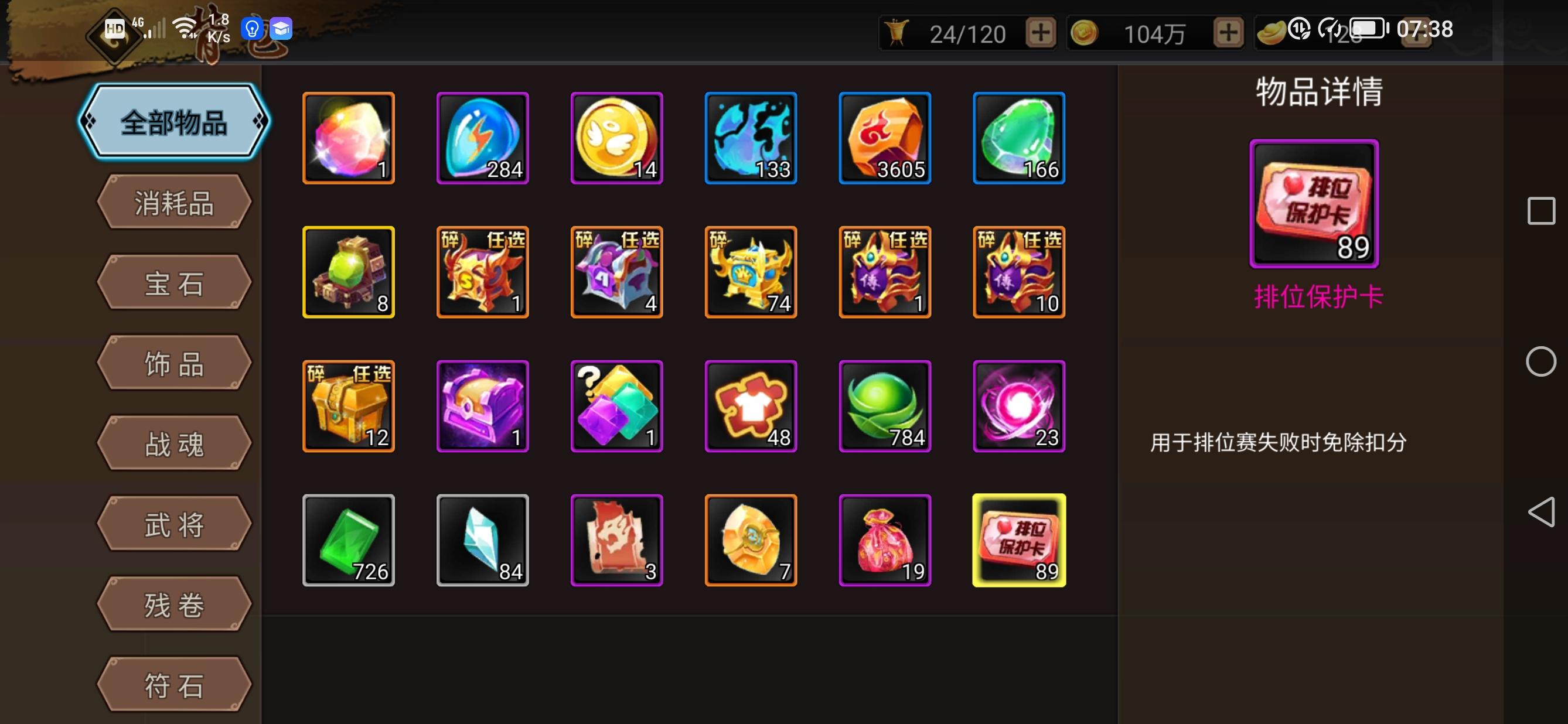View the pink pouch item with count 19
Image resolution: width=1568 pixels, height=724 pixels.
(885, 540)
